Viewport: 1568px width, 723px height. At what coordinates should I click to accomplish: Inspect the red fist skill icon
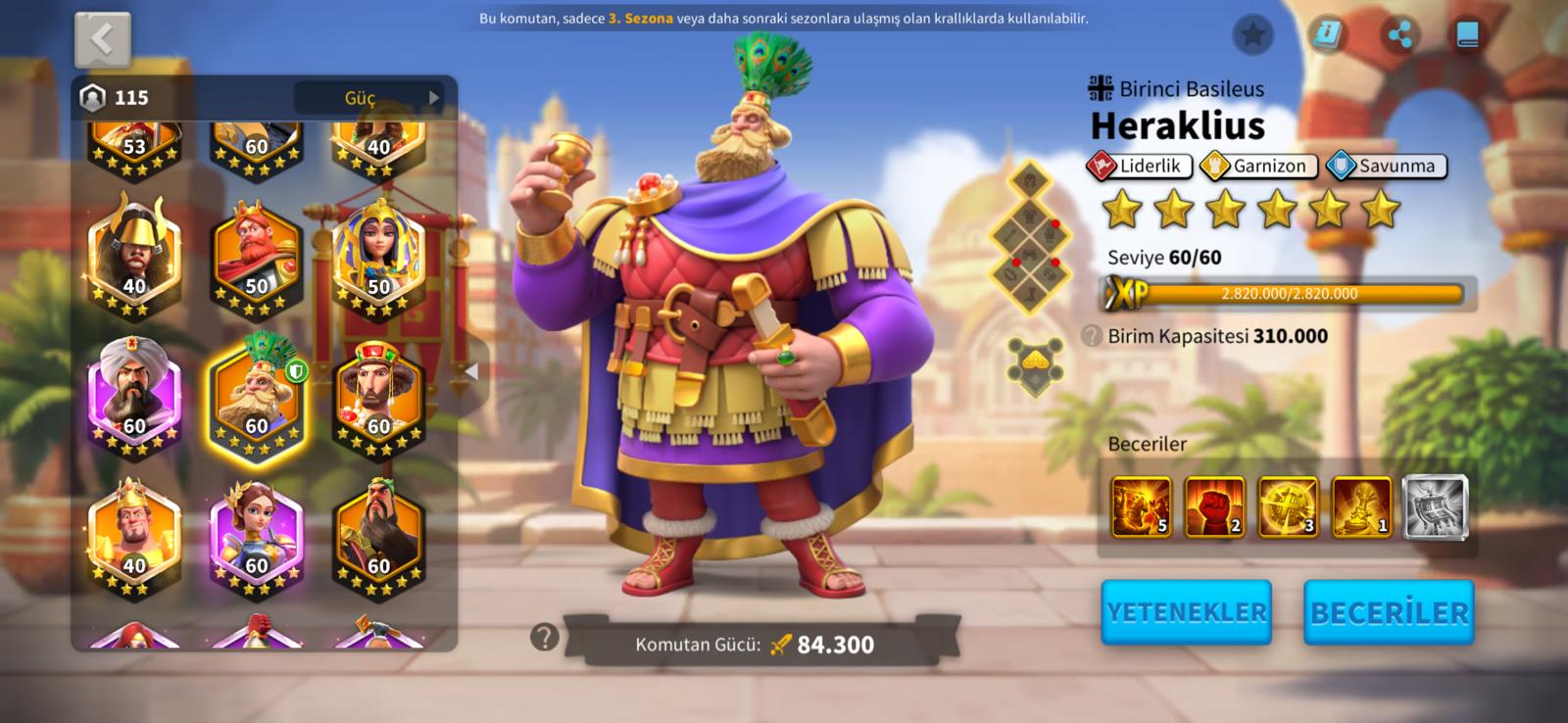[1214, 507]
